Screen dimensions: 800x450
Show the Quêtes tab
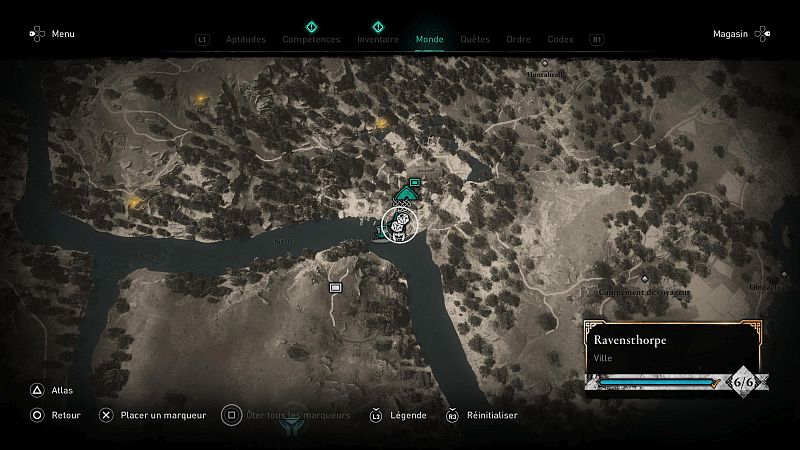[475, 40]
